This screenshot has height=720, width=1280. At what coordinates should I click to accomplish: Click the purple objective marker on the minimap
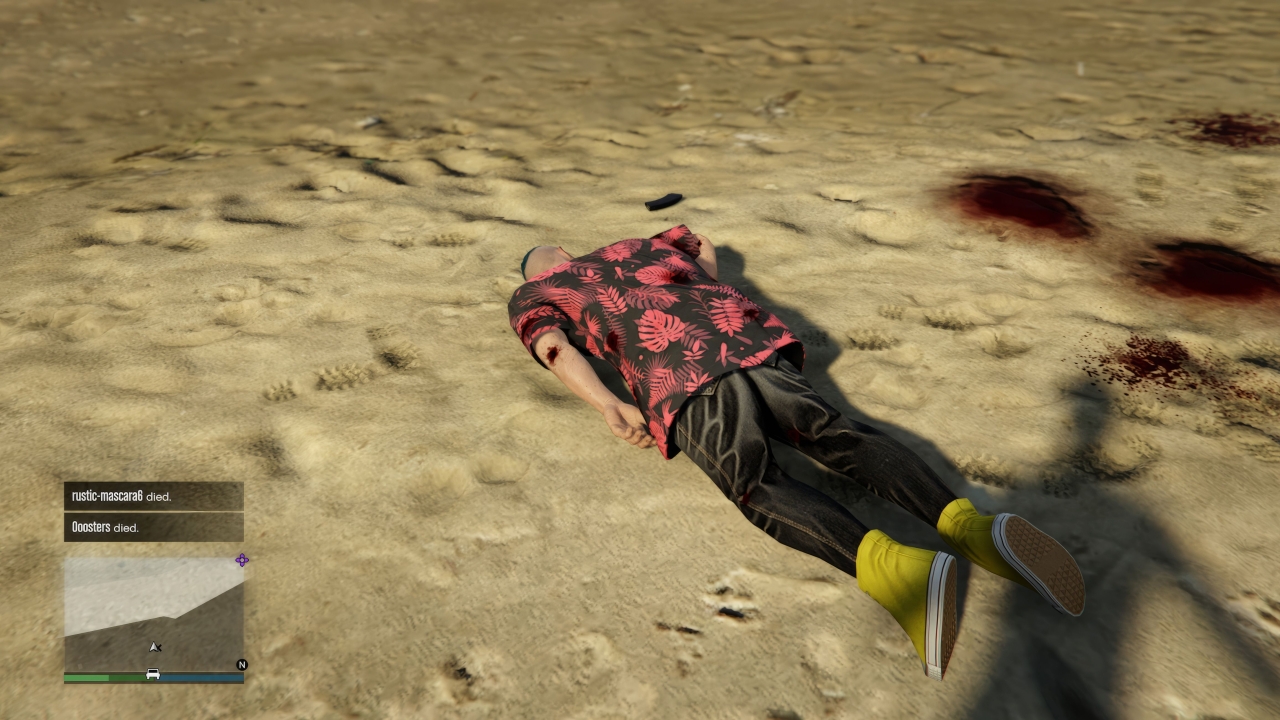point(241,560)
